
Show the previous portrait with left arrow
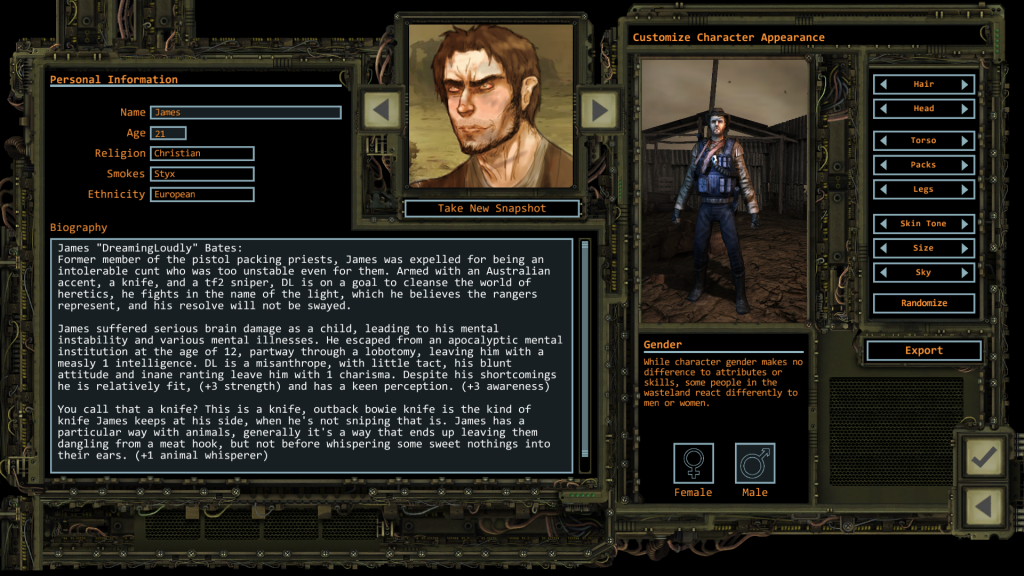pos(381,108)
